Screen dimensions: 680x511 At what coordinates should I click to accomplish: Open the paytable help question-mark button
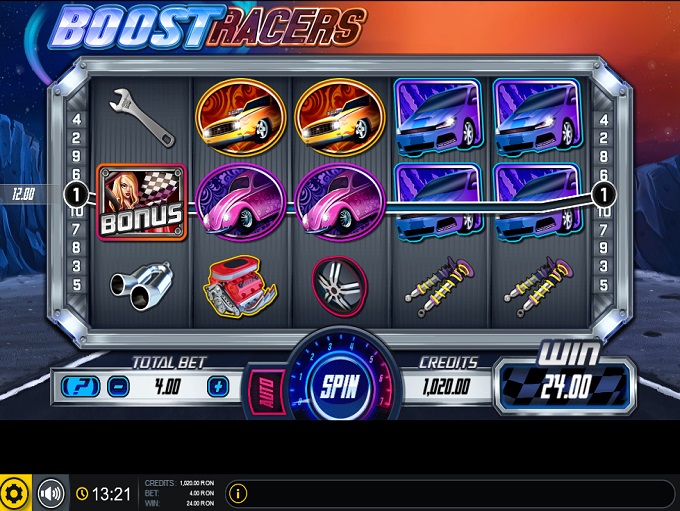(80, 386)
